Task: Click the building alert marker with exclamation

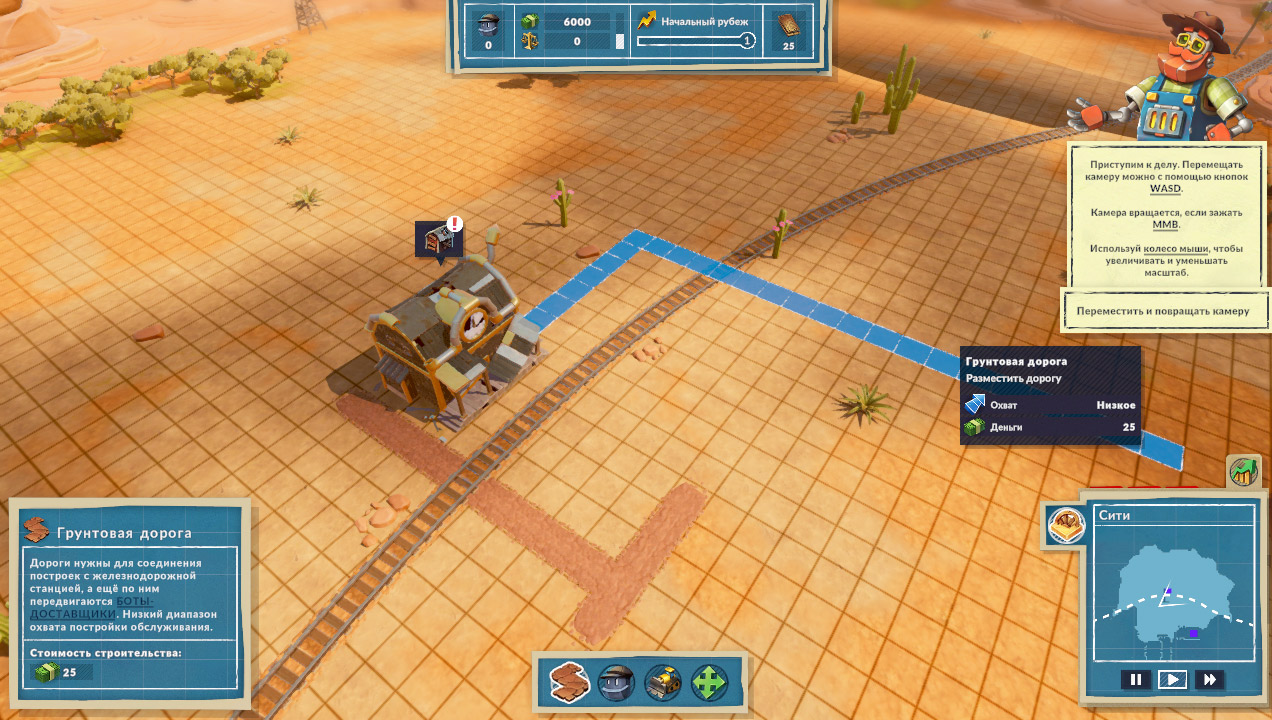Action: 440,239
